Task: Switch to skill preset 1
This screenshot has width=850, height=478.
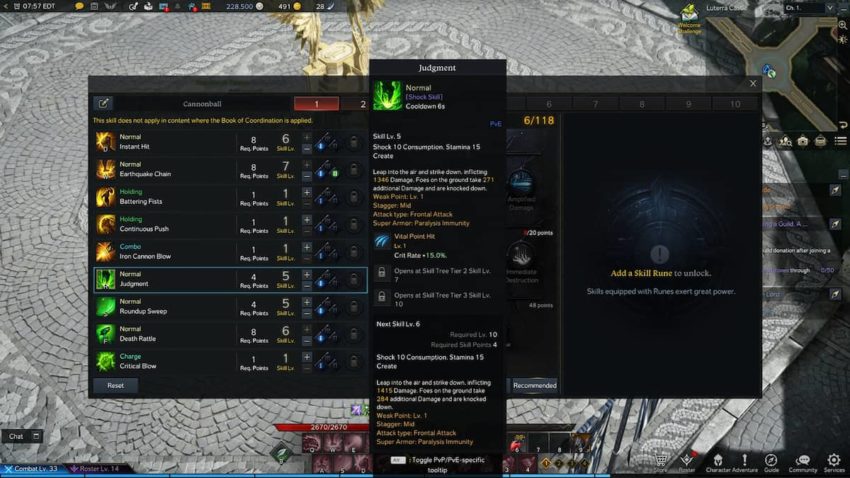Action: [x=316, y=103]
